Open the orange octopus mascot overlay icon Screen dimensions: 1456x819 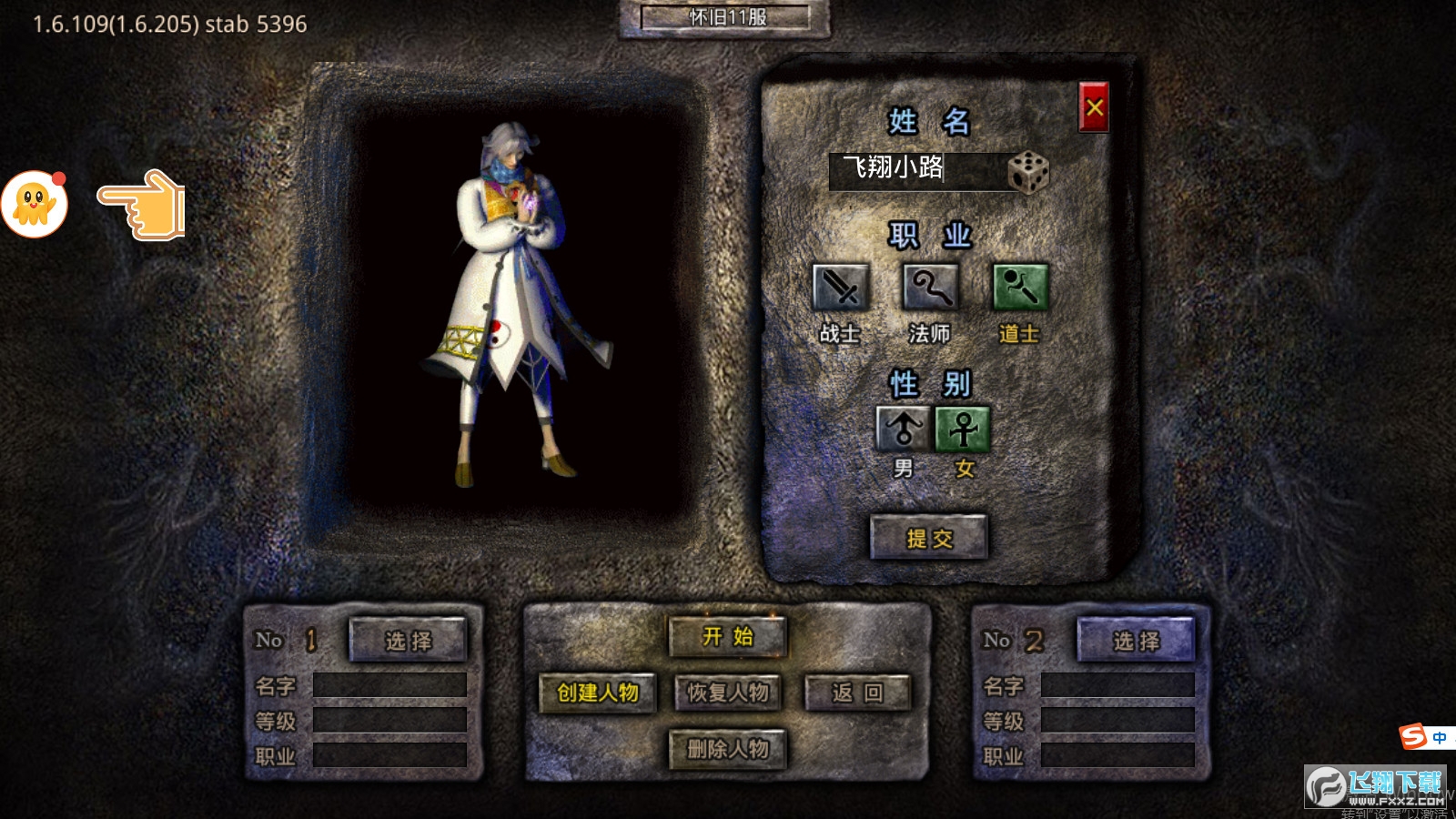[x=35, y=204]
